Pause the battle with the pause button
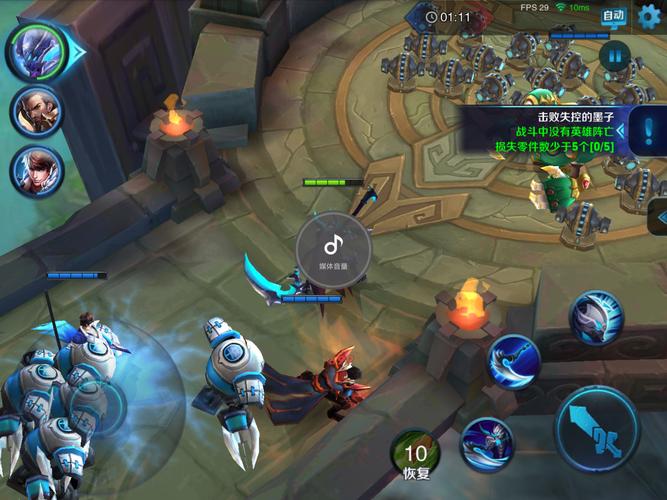Screen dimensions: 667x500 tap(614, 58)
